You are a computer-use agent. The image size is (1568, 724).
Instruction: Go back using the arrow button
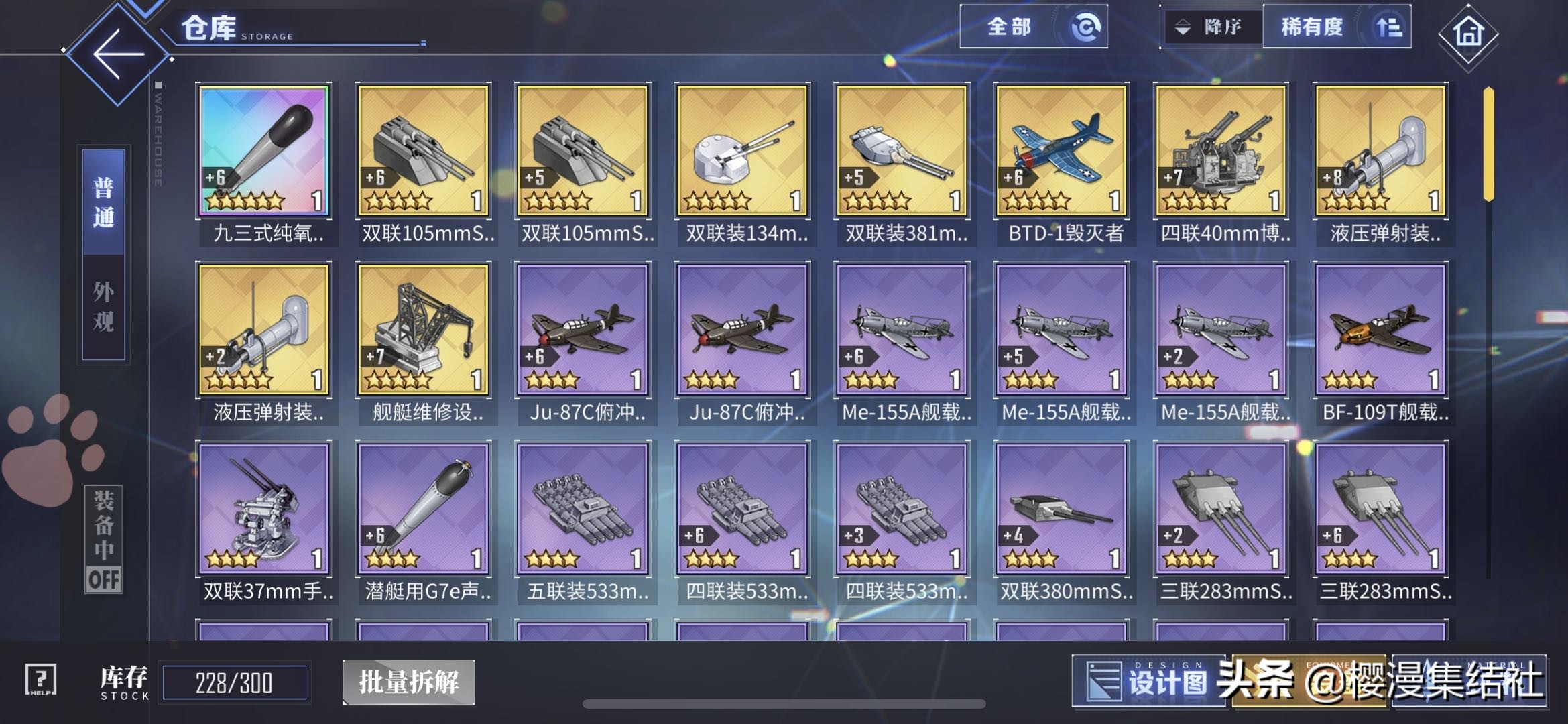tap(118, 54)
